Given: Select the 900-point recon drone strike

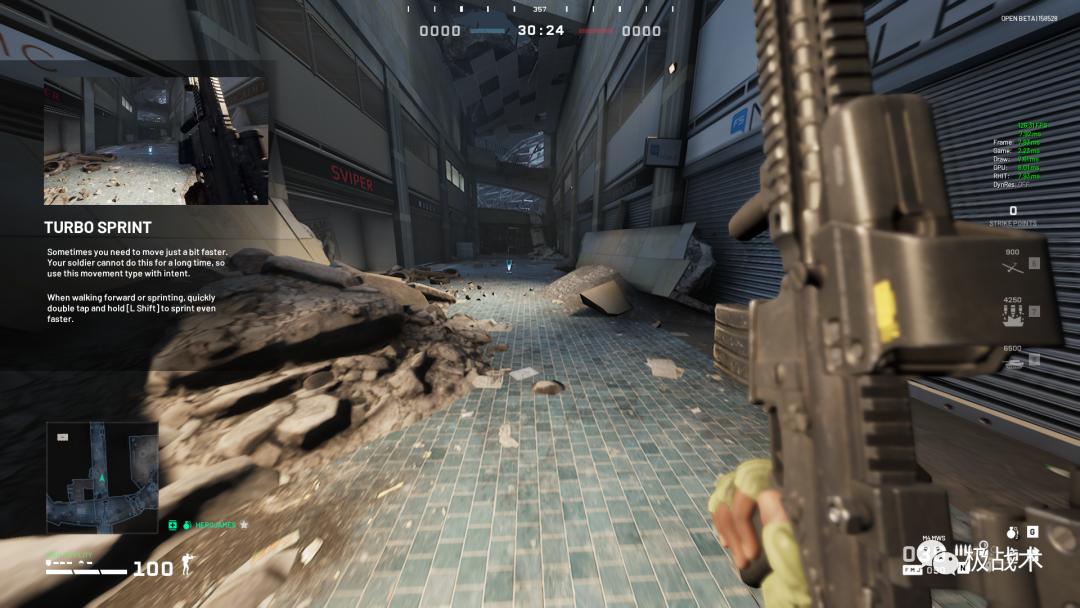Looking at the screenshot, I should tap(1013, 265).
